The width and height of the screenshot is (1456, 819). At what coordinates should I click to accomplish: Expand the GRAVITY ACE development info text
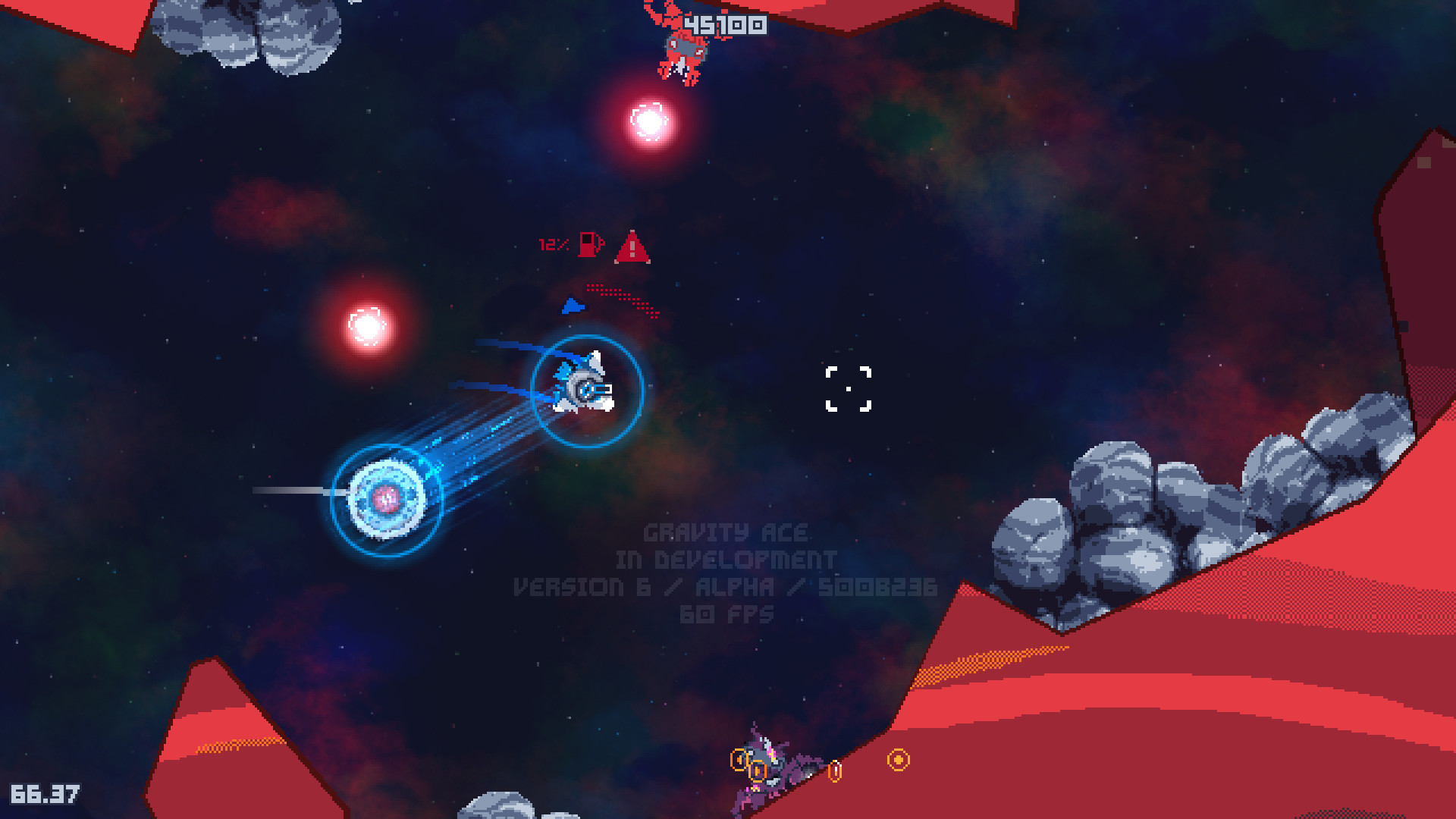coord(725,532)
